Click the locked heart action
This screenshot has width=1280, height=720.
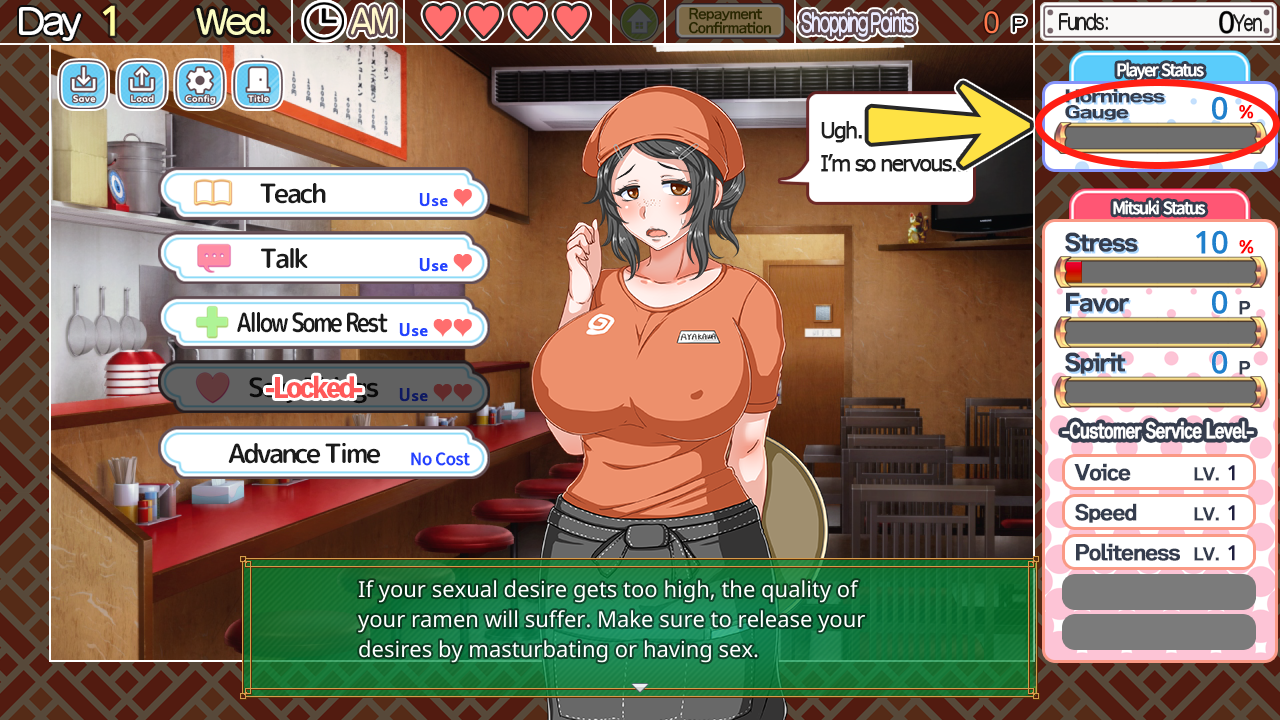tap(323, 389)
